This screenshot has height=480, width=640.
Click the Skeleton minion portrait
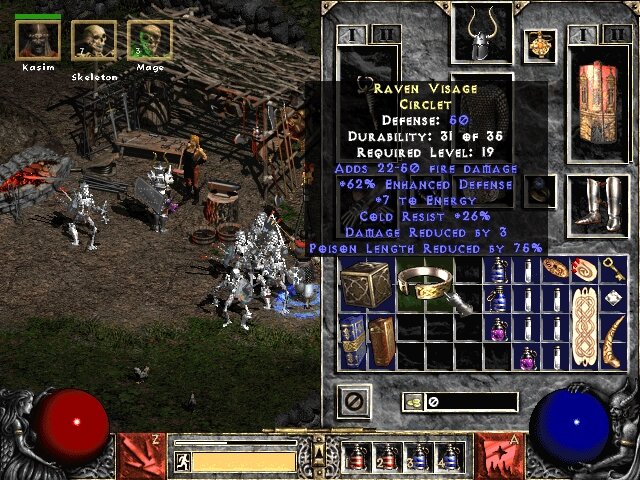pyautogui.click(x=94, y=42)
